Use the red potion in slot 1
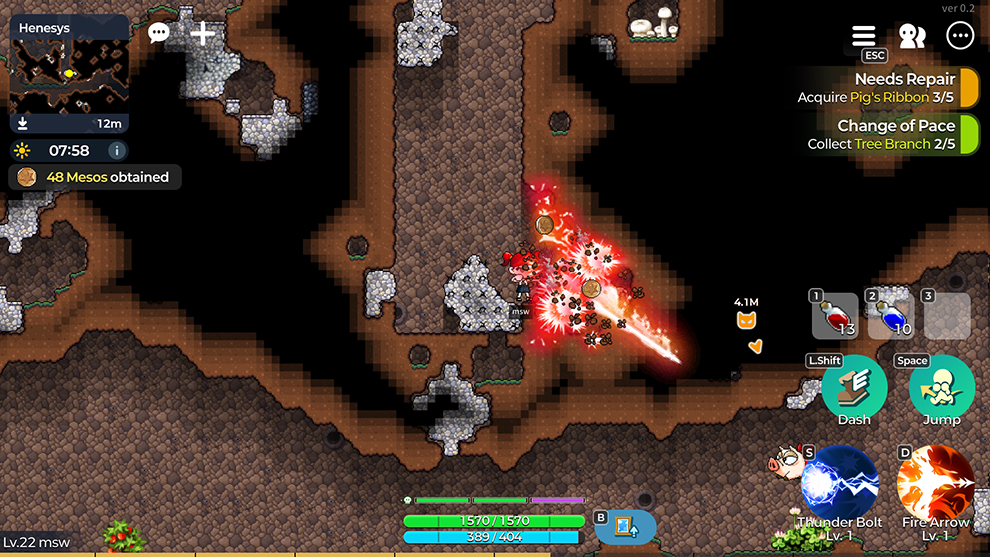 [x=835, y=317]
